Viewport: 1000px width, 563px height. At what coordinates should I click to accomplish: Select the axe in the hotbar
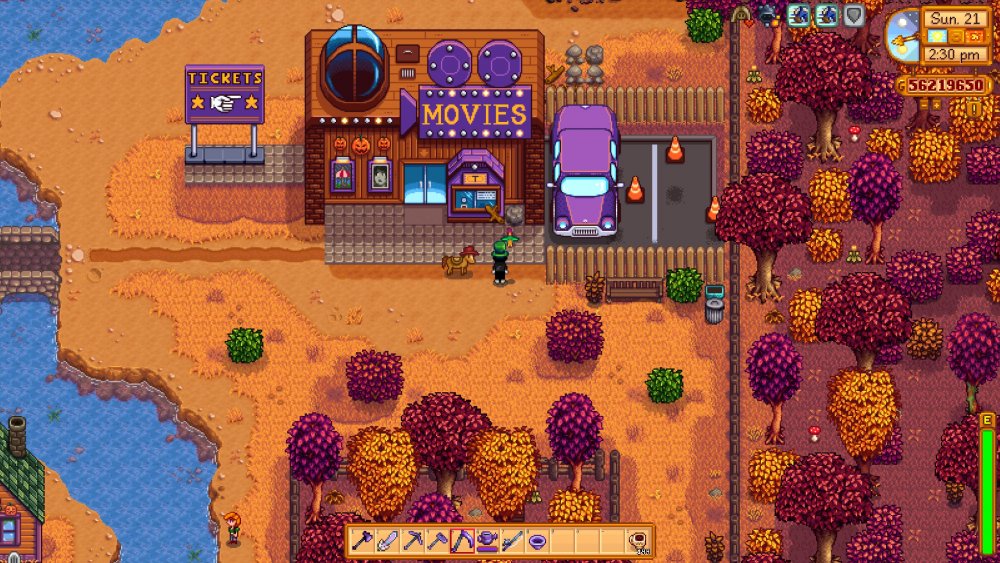point(362,541)
